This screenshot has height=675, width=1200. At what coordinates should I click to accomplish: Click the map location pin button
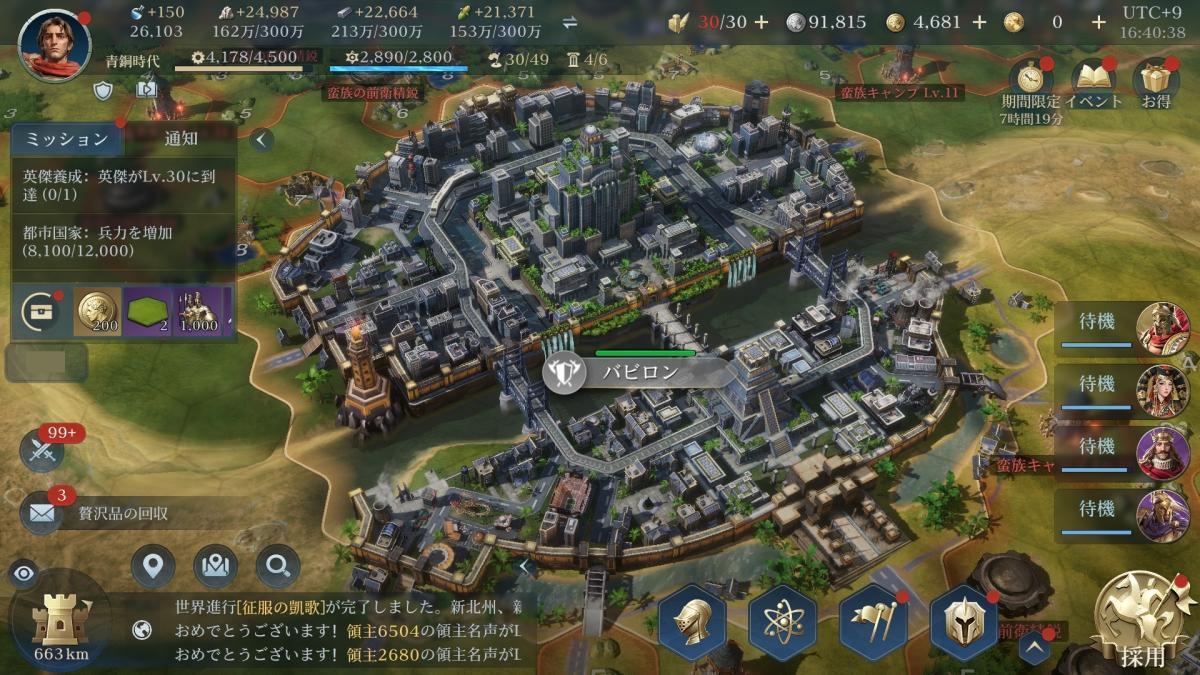pos(152,567)
